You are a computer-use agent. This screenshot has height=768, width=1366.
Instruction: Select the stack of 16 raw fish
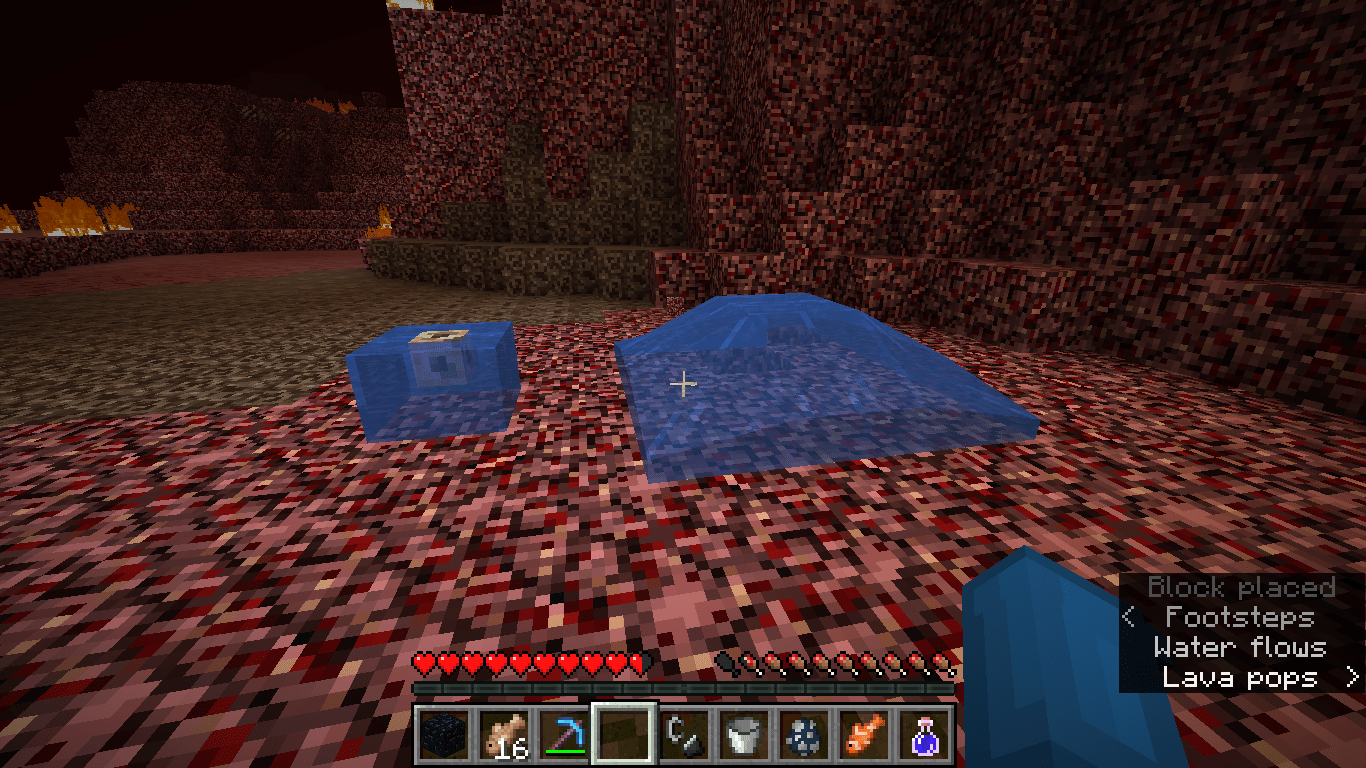pyautogui.click(x=505, y=735)
